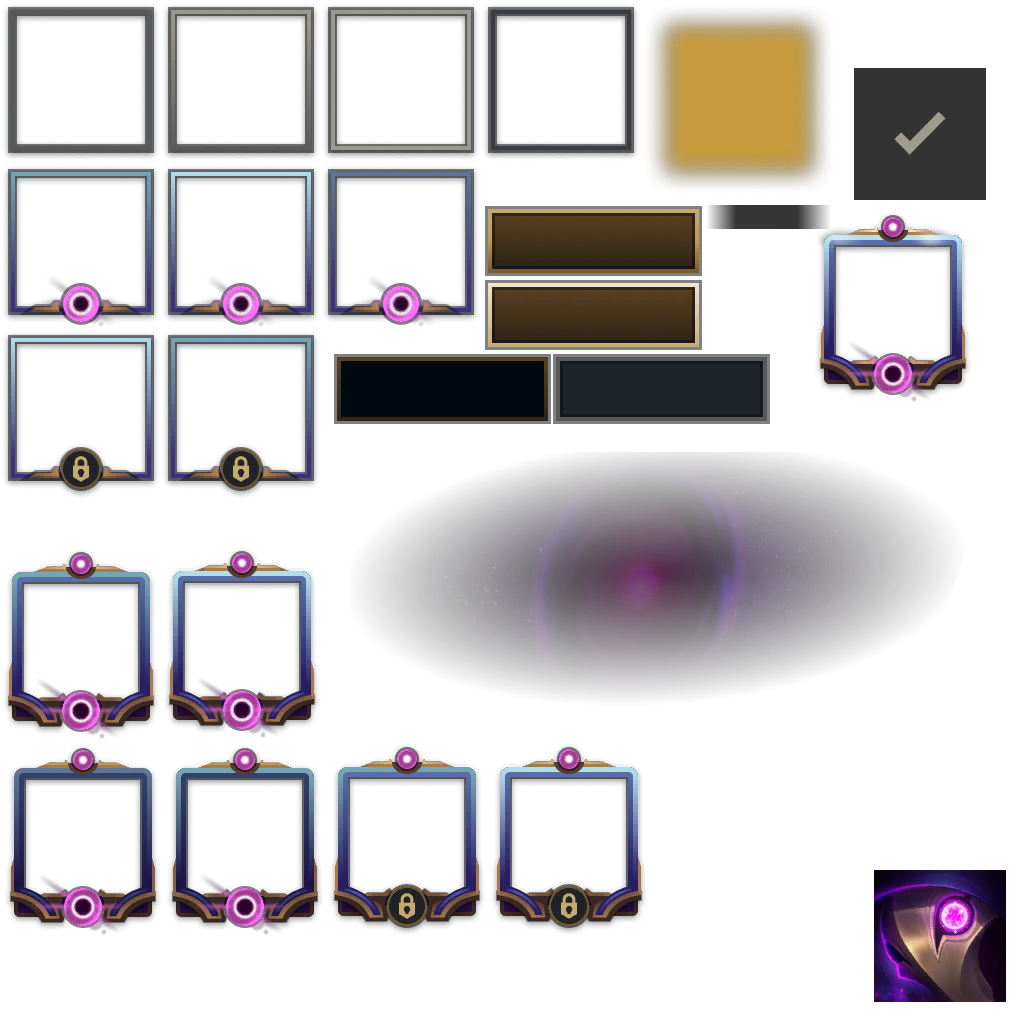Viewport: 1024px width, 1024px height.
Task: Click the dark navy blank button
Action: (442, 389)
